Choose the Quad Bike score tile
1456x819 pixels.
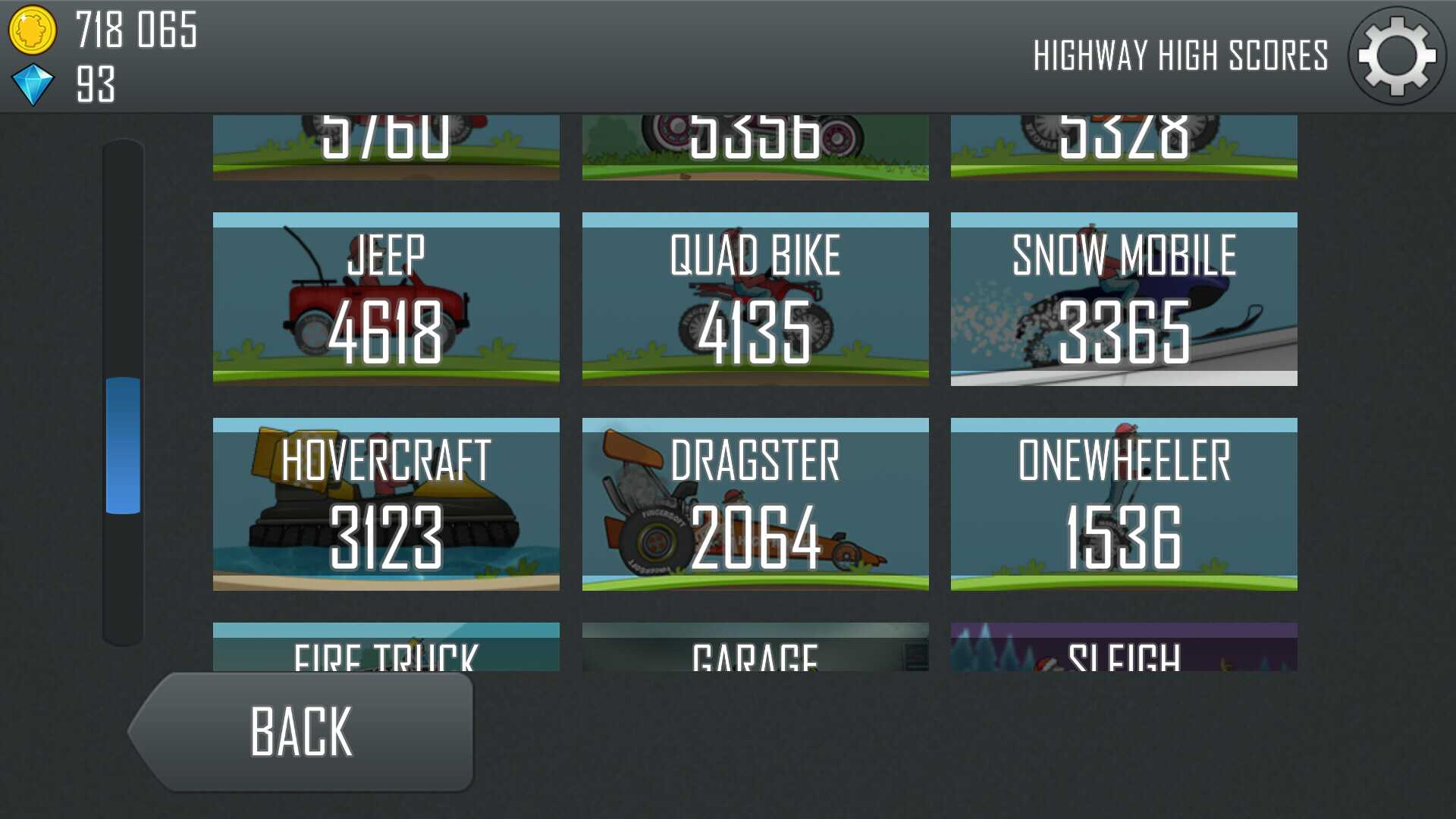click(755, 299)
